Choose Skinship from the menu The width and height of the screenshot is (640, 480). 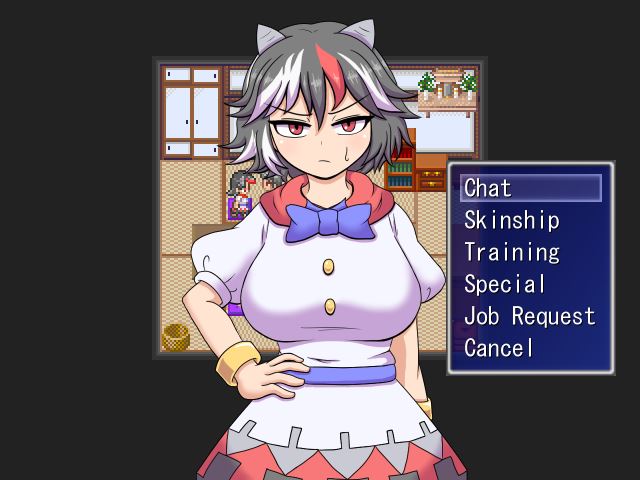tap(511, 220)
